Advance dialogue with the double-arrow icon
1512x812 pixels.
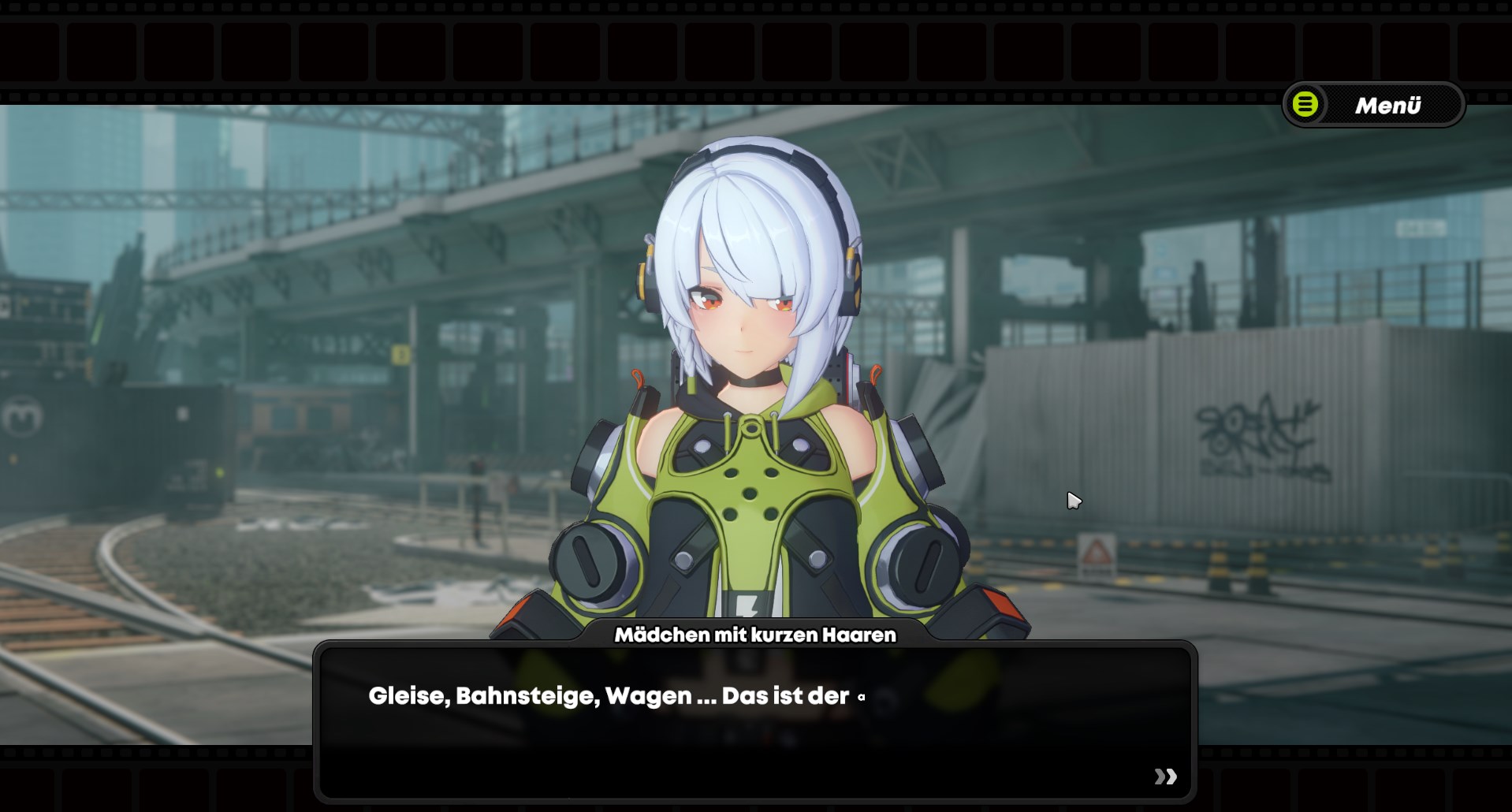pos(1165,777)
